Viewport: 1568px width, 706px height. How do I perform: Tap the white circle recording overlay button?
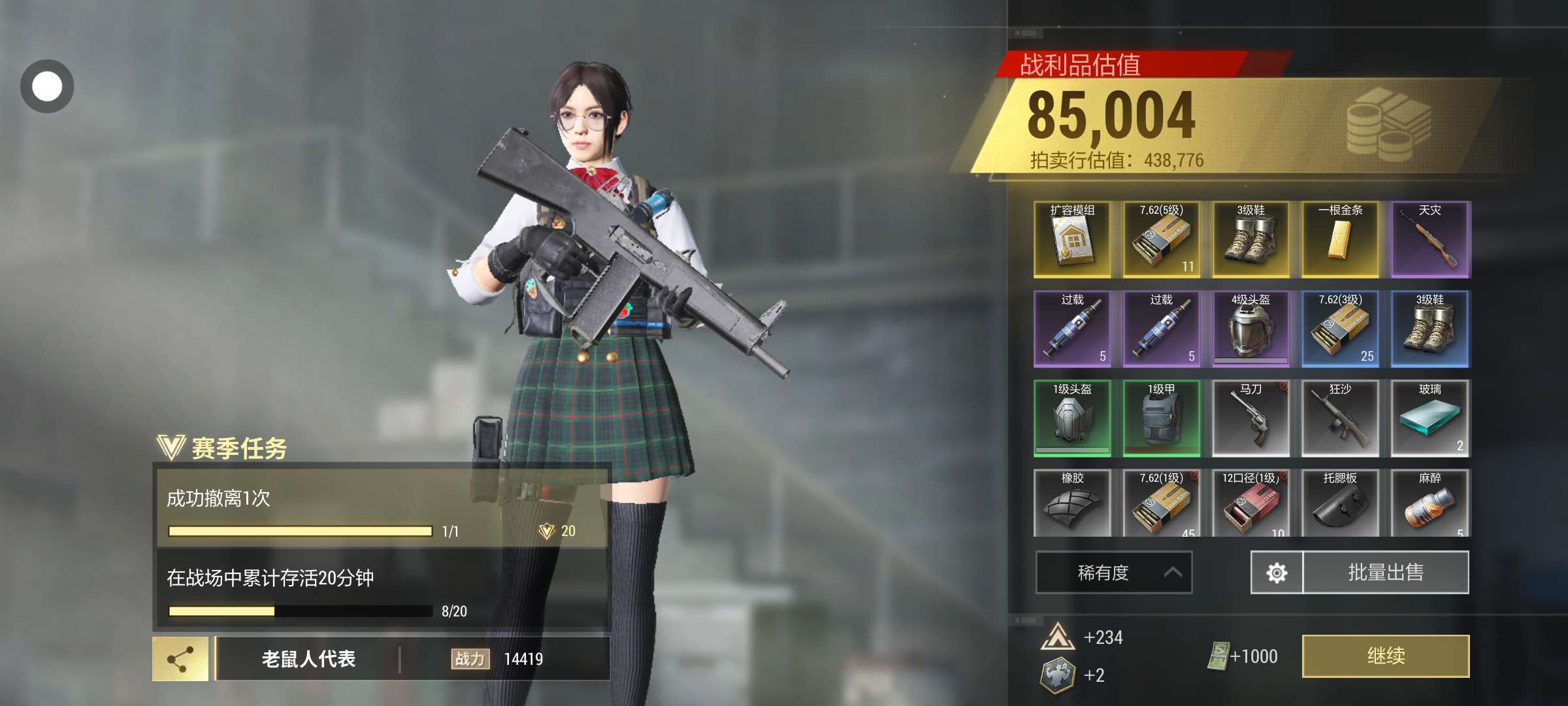47,86
